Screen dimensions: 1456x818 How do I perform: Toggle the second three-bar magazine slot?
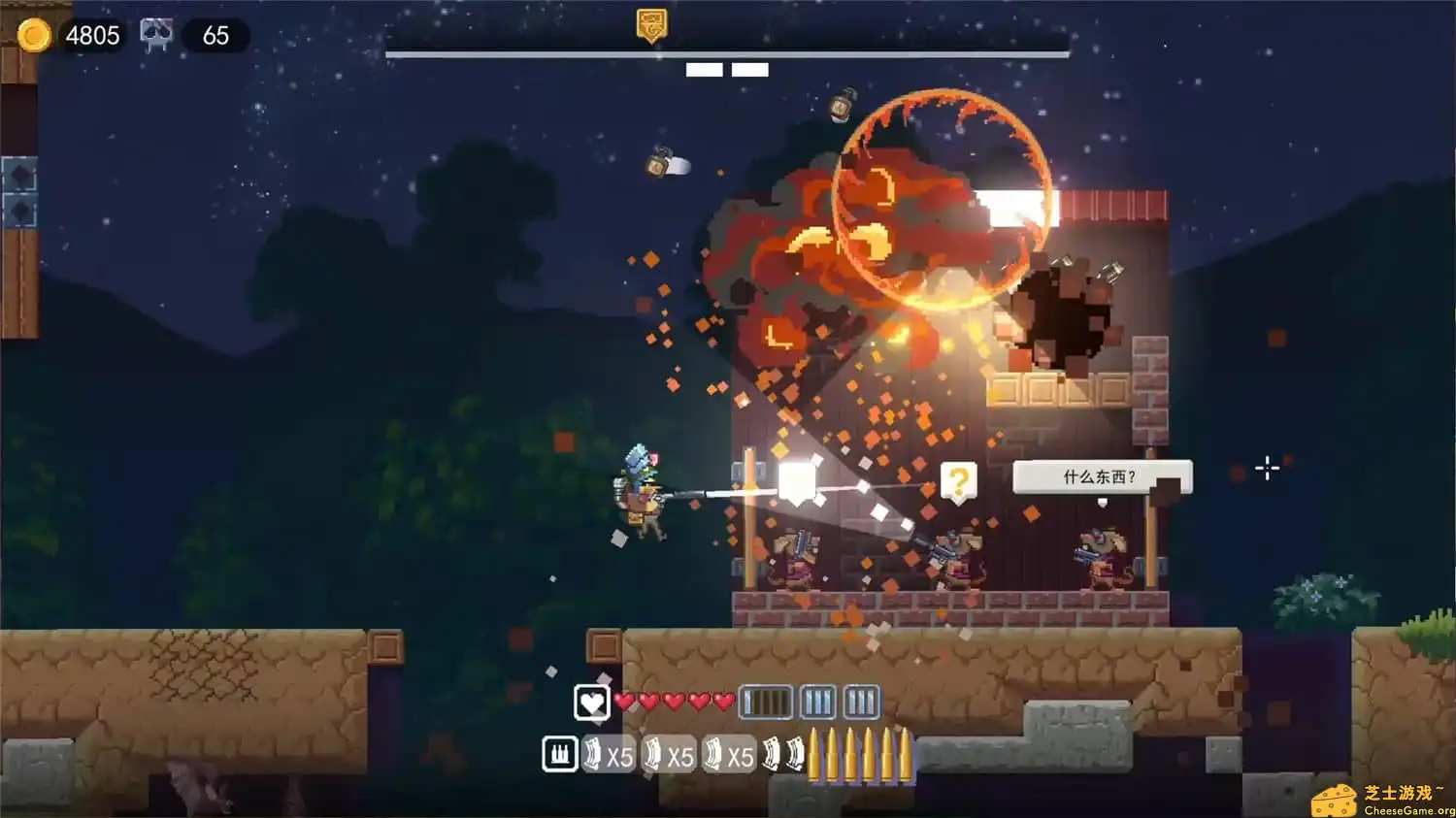[x=818, y=700]
